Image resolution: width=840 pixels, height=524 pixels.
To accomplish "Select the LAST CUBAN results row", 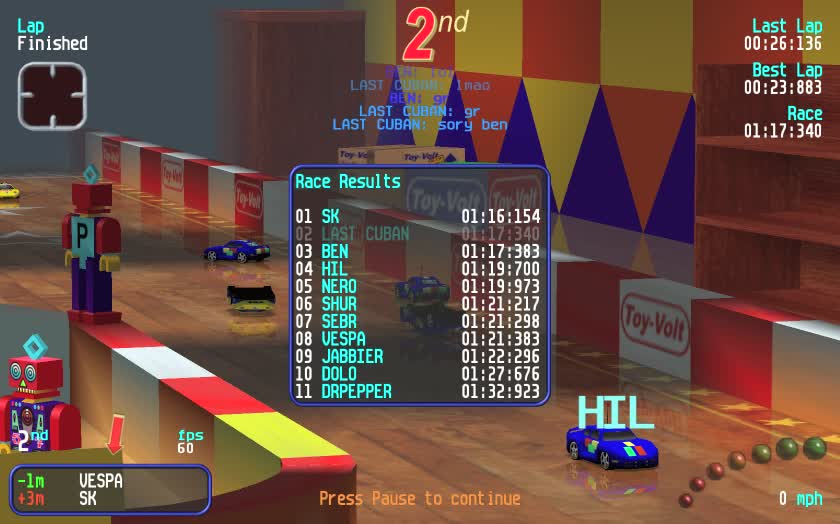I will 418,234.
